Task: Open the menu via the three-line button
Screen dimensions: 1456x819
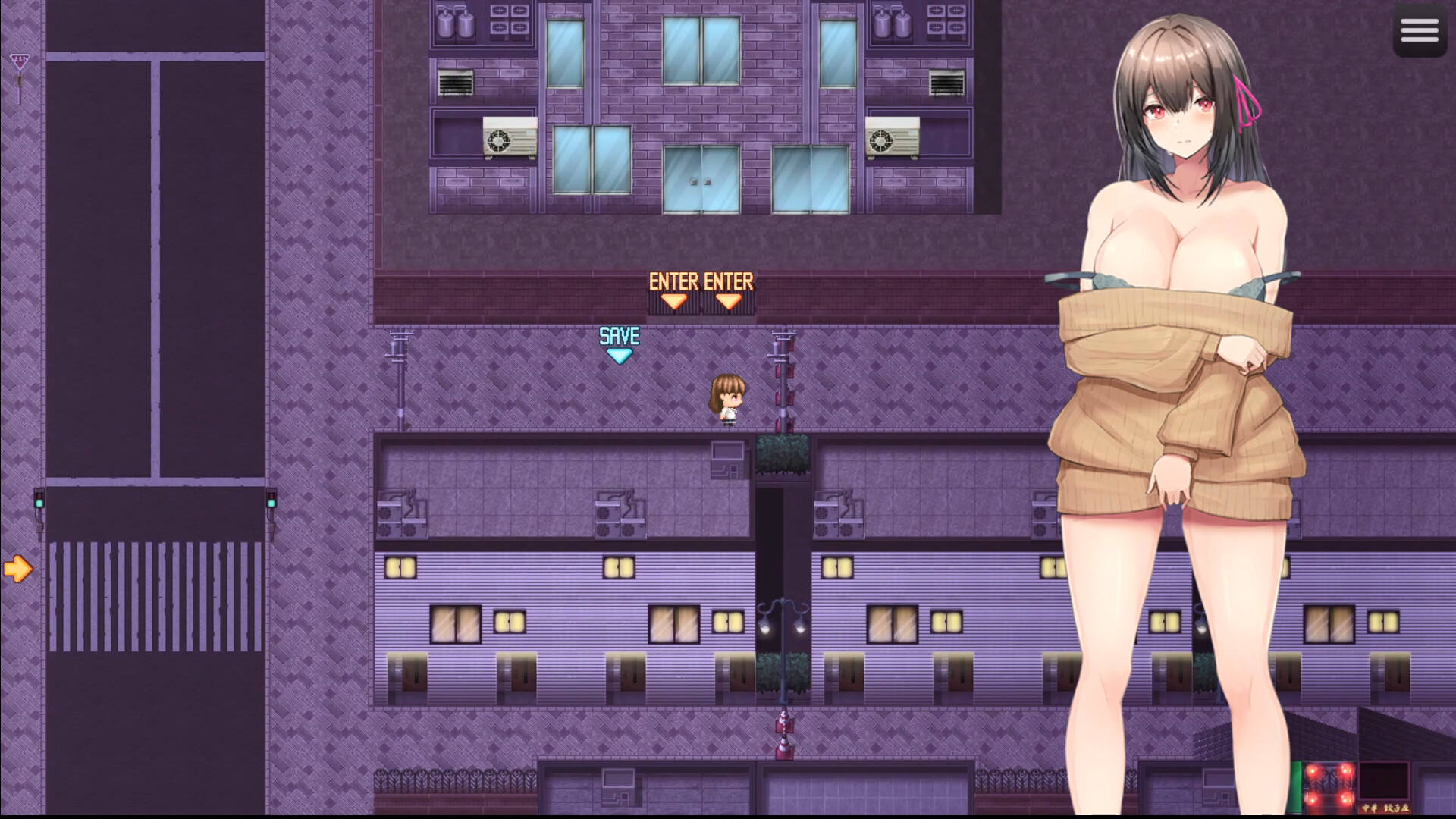Action: (1420, 30)
